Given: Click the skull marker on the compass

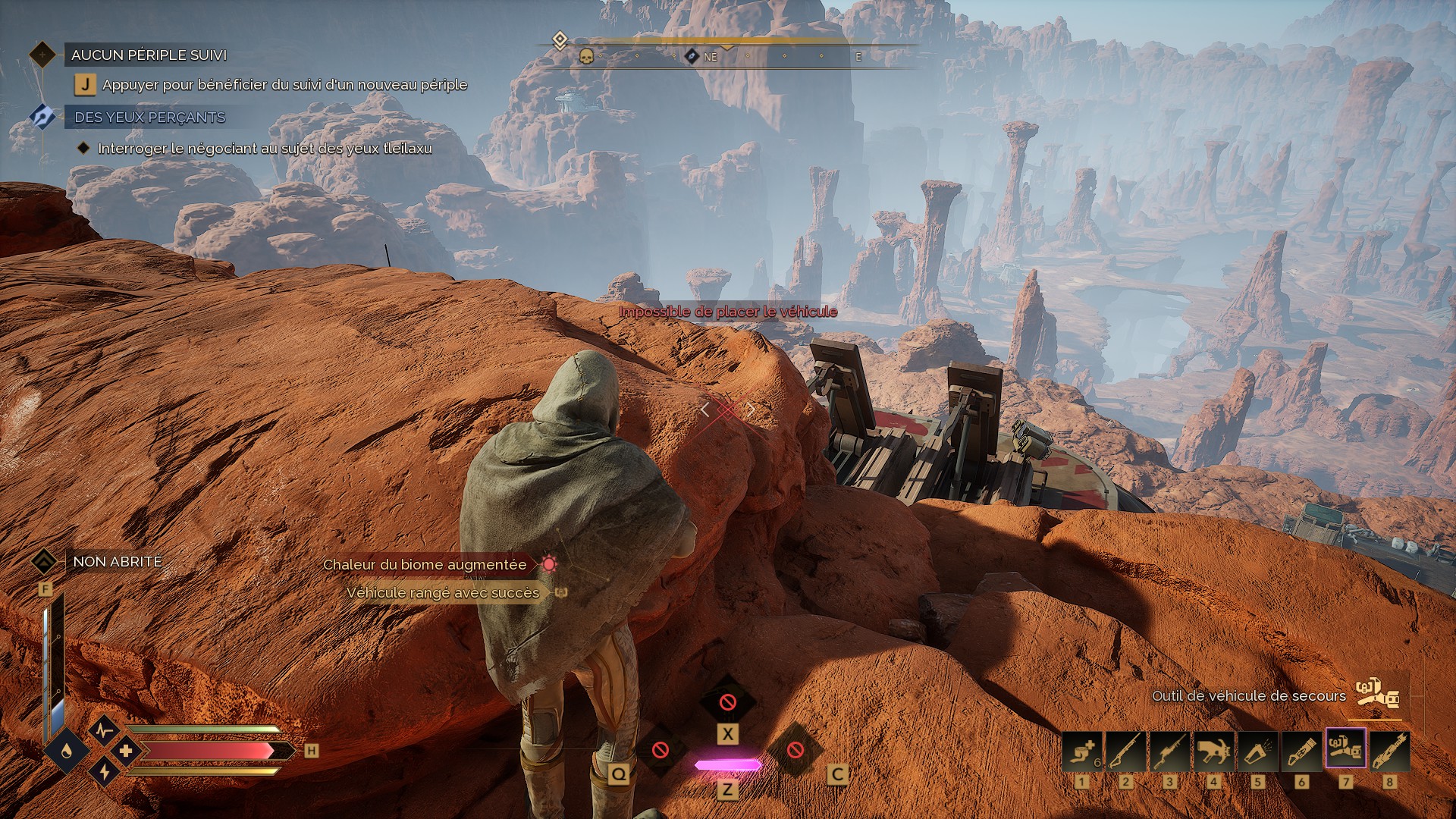Looking at the screenshot, I should coord(586,56).
